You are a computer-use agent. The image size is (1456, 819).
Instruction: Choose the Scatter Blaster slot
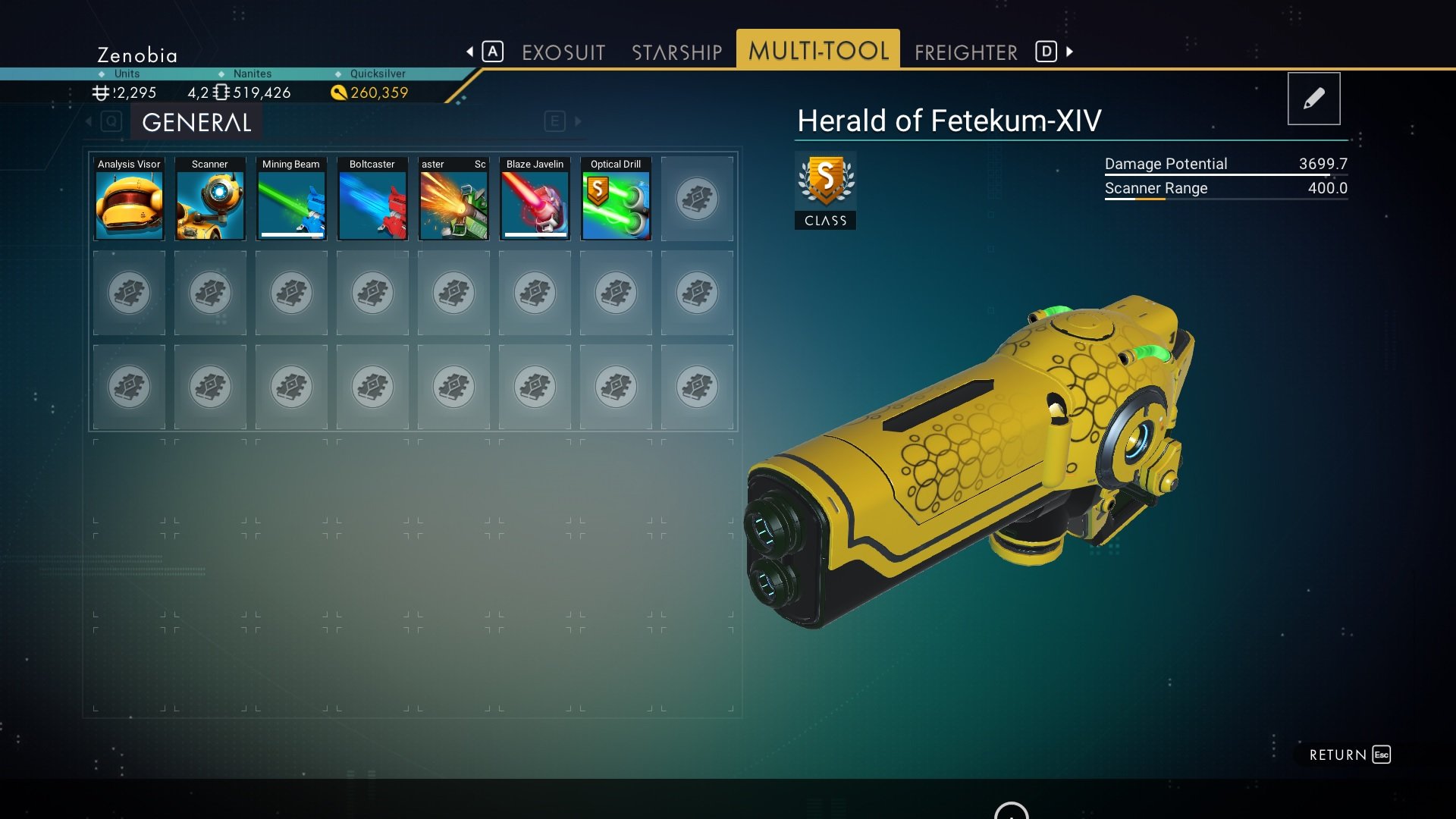point(453,199)
